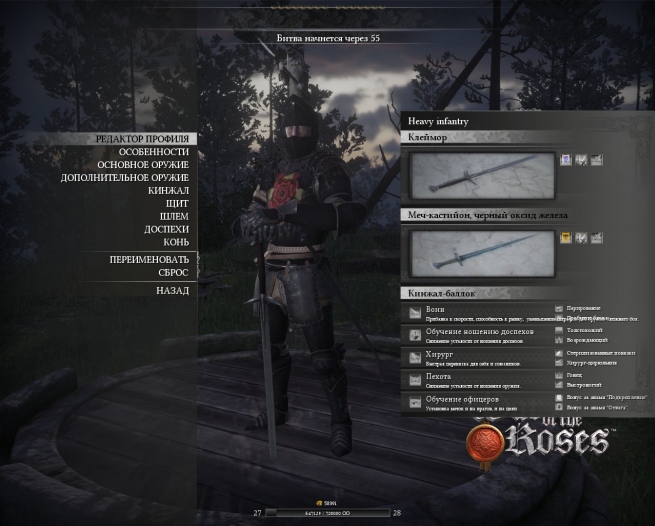Viewport: 655px width, 526px height.
Task: Click the yellow perk icon beside Меч-кастийон
Action: point(565,238)
